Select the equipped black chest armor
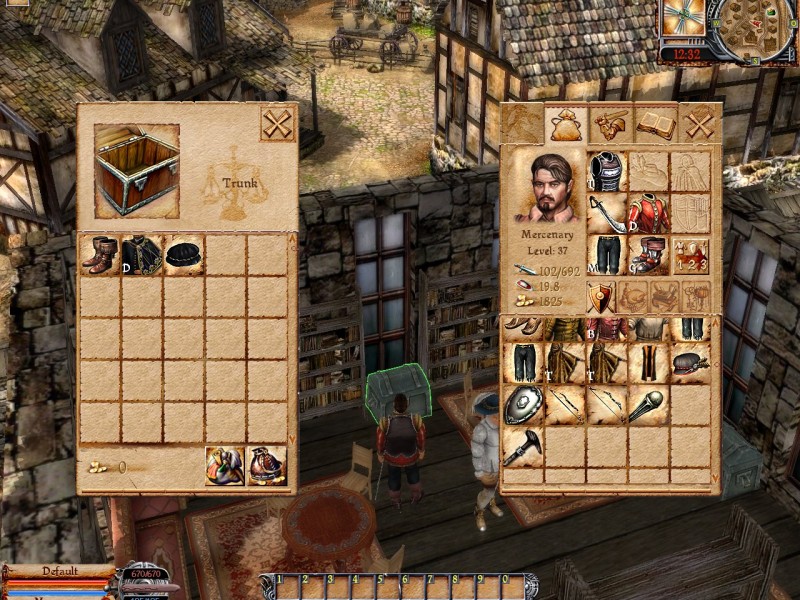Viewport: 800px width, 600px height. pos(606,171)
